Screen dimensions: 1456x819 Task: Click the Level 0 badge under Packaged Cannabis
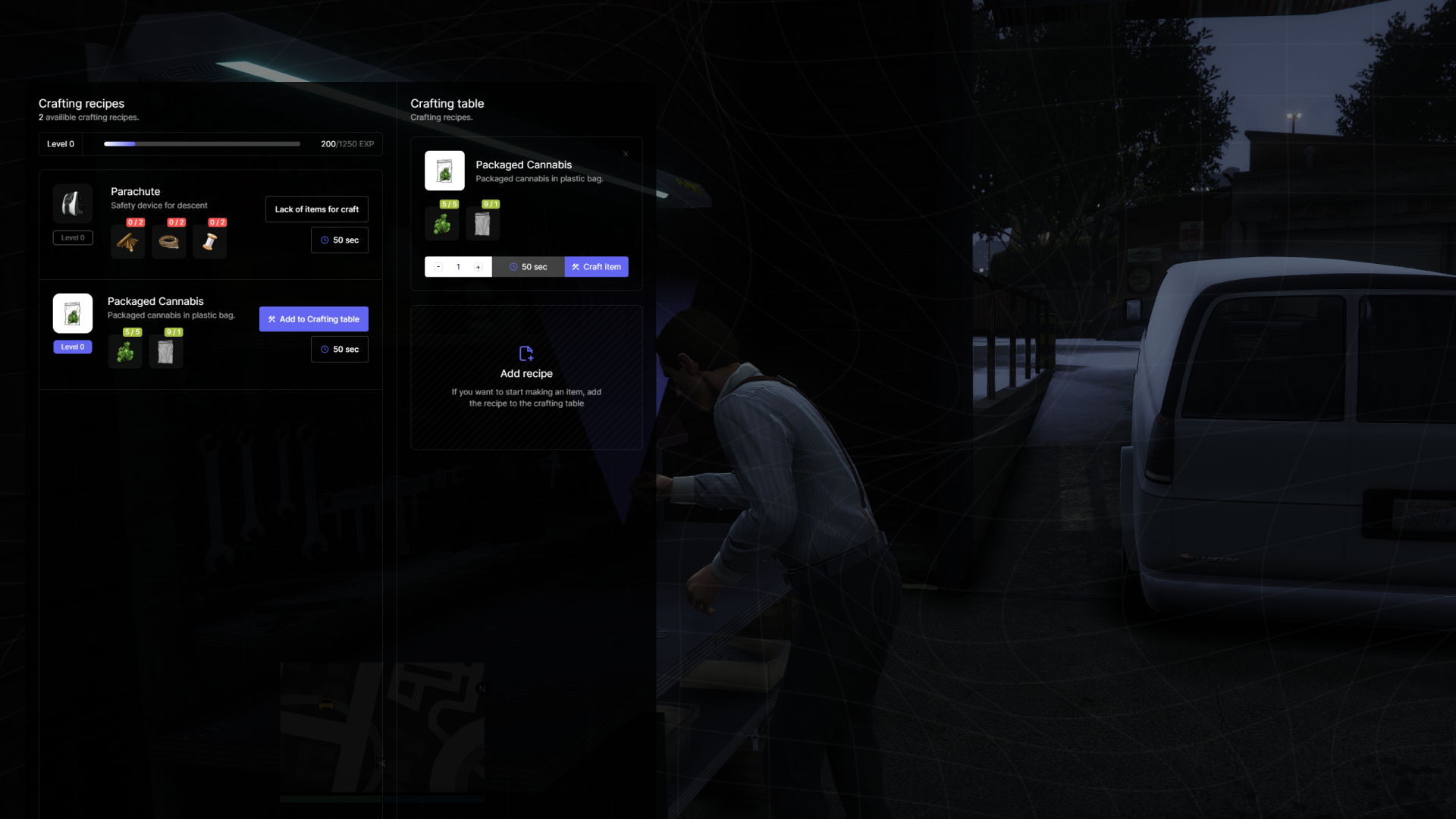pyautogui.click(x=72, y=347)
